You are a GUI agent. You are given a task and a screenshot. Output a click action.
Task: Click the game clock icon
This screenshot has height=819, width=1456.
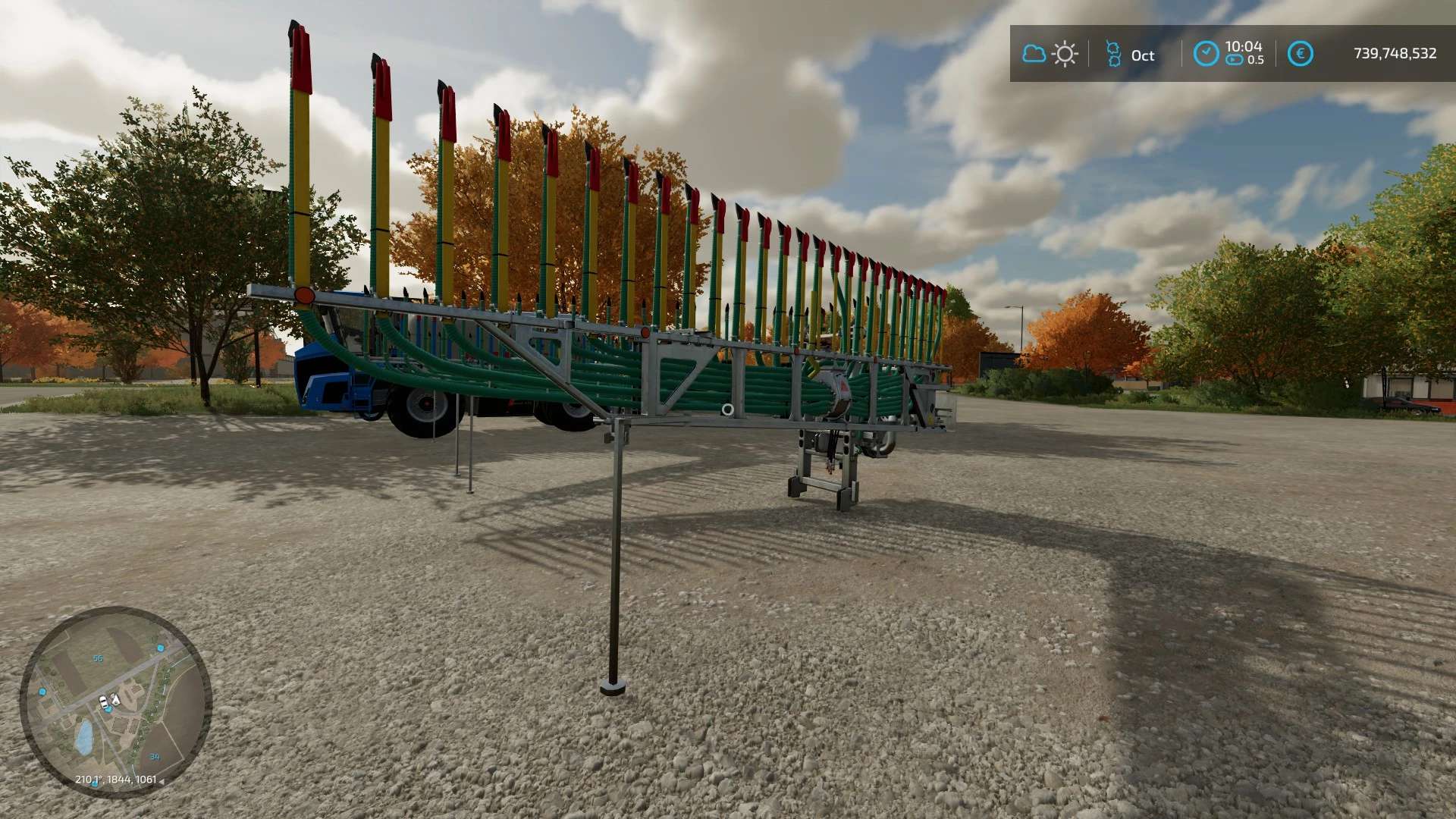(x=1206, y=54)
